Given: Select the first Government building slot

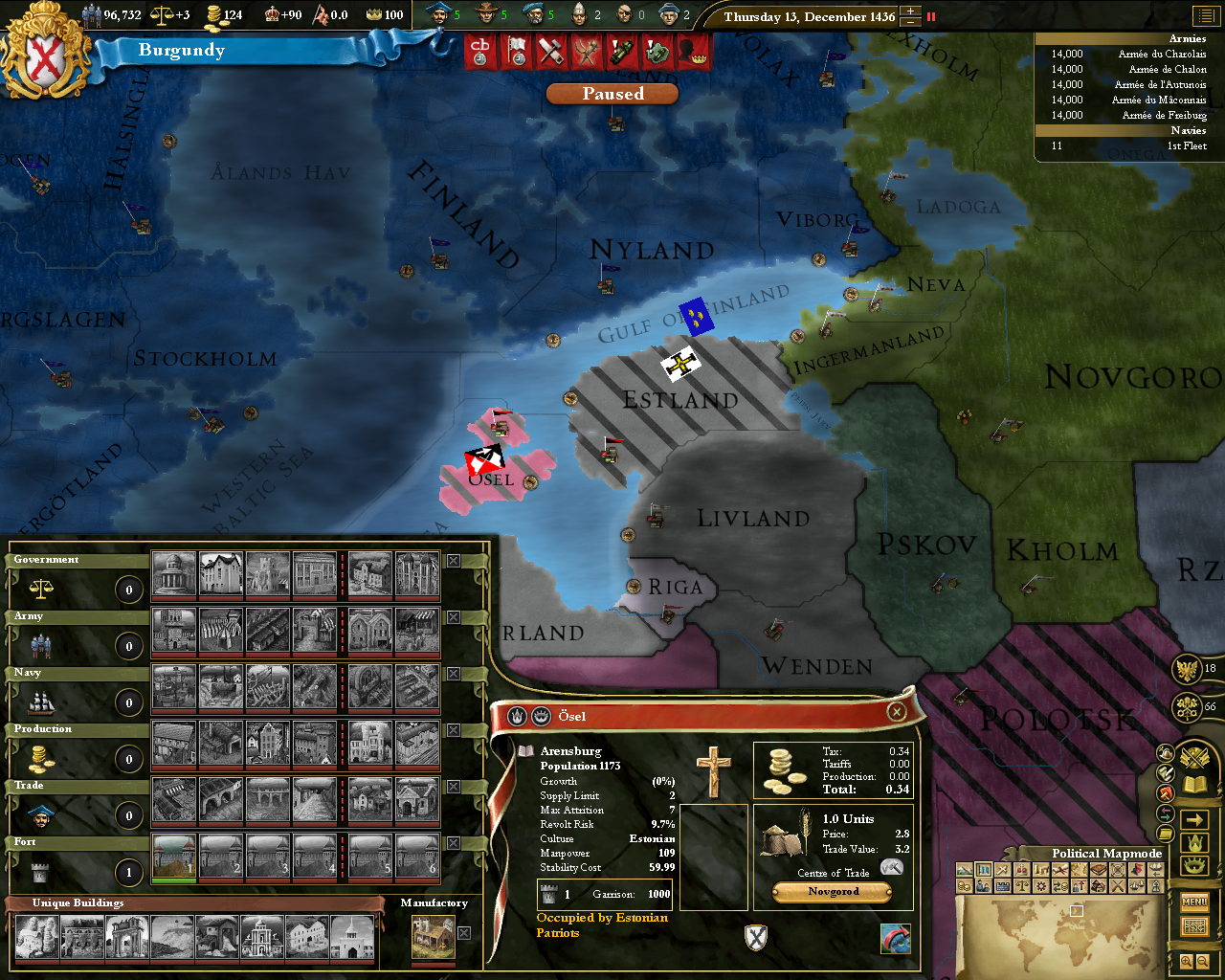Looking at the screenshot, I should (x=174, y=573).
